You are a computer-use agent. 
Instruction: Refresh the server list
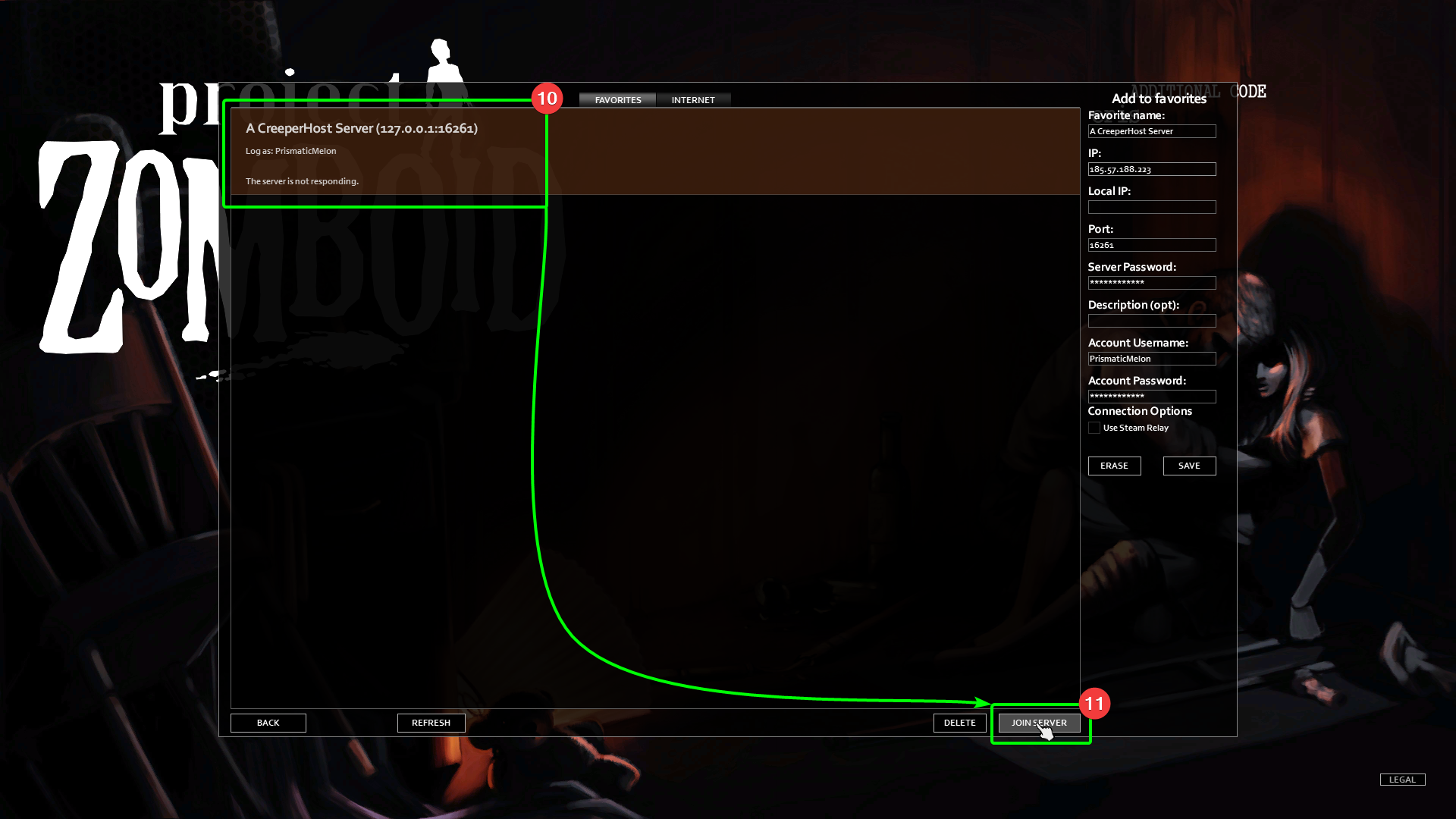pos(431,723)
